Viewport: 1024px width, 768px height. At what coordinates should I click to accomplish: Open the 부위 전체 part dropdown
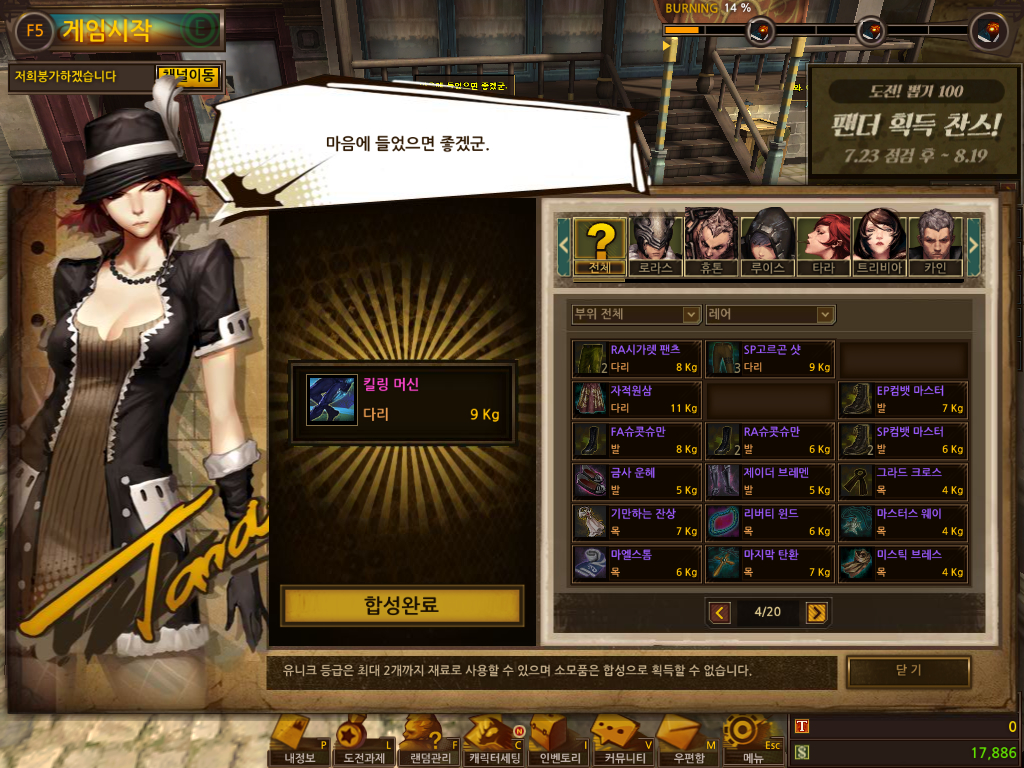point(635,314)
